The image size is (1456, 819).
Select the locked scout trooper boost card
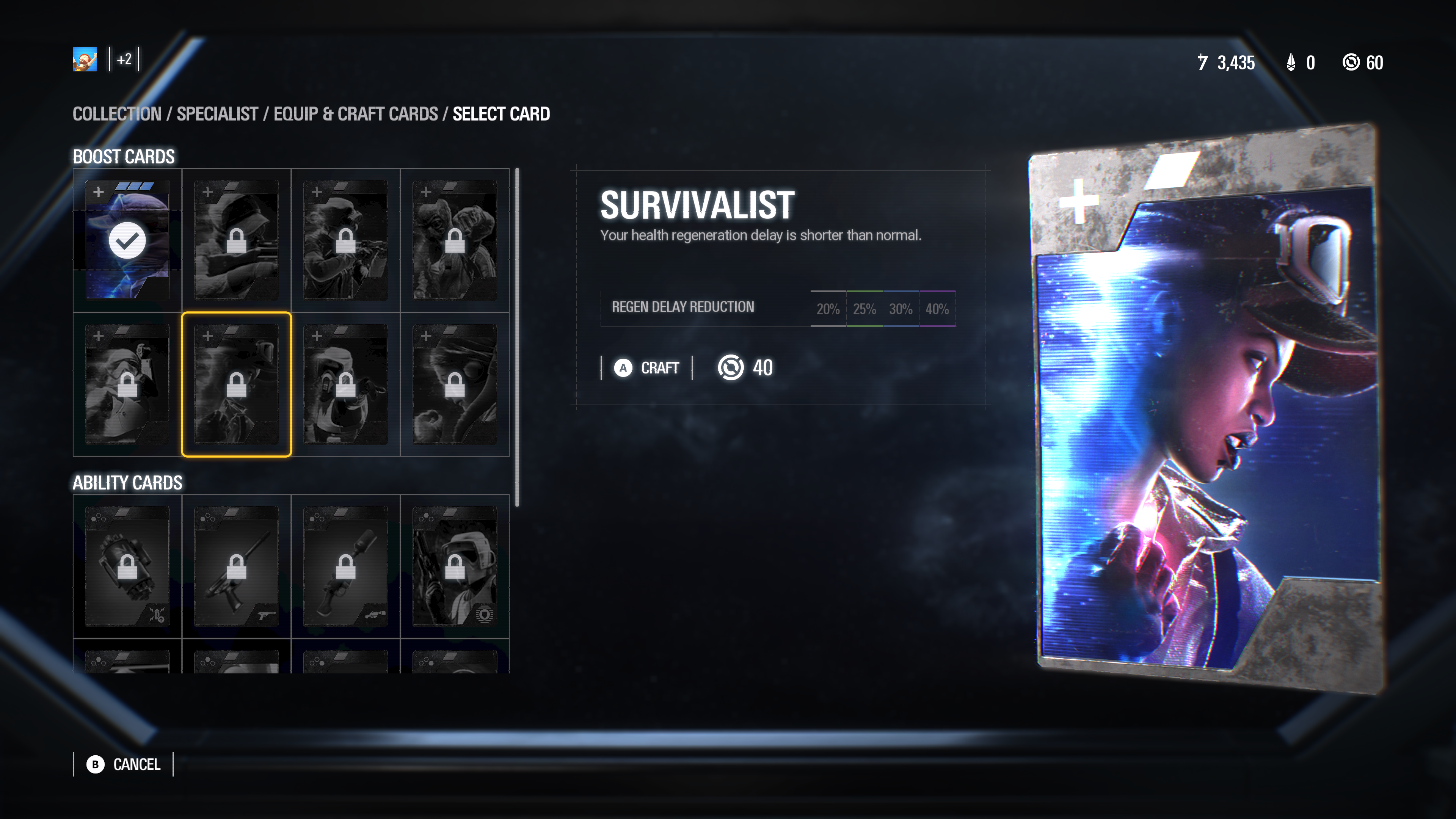[345, 384]
